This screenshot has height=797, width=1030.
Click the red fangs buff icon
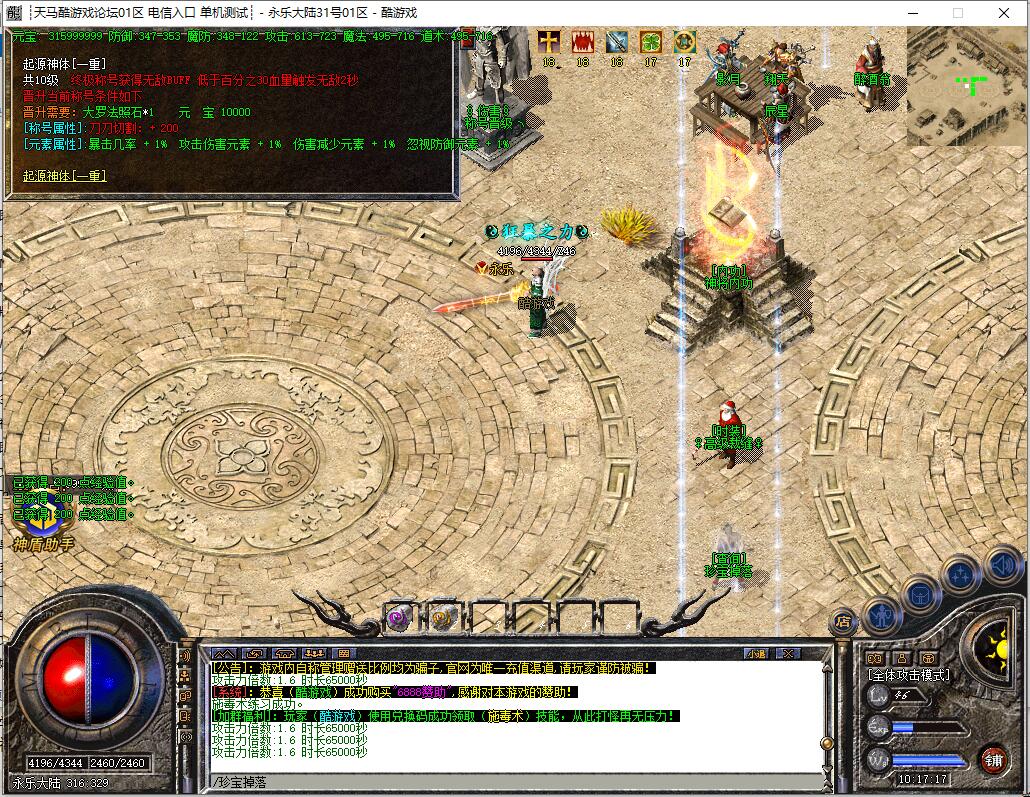583,42
